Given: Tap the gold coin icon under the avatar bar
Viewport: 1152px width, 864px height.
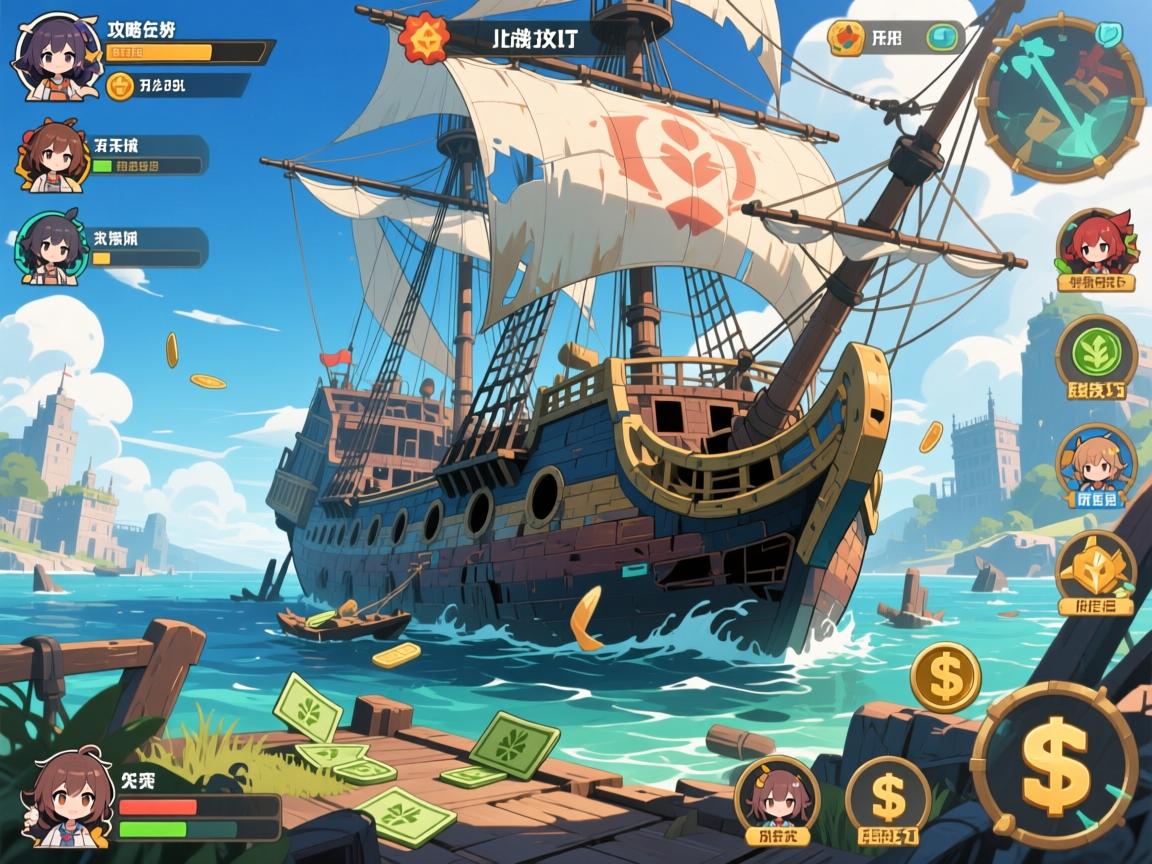Looking at the screenshot, I should point(120,86).
